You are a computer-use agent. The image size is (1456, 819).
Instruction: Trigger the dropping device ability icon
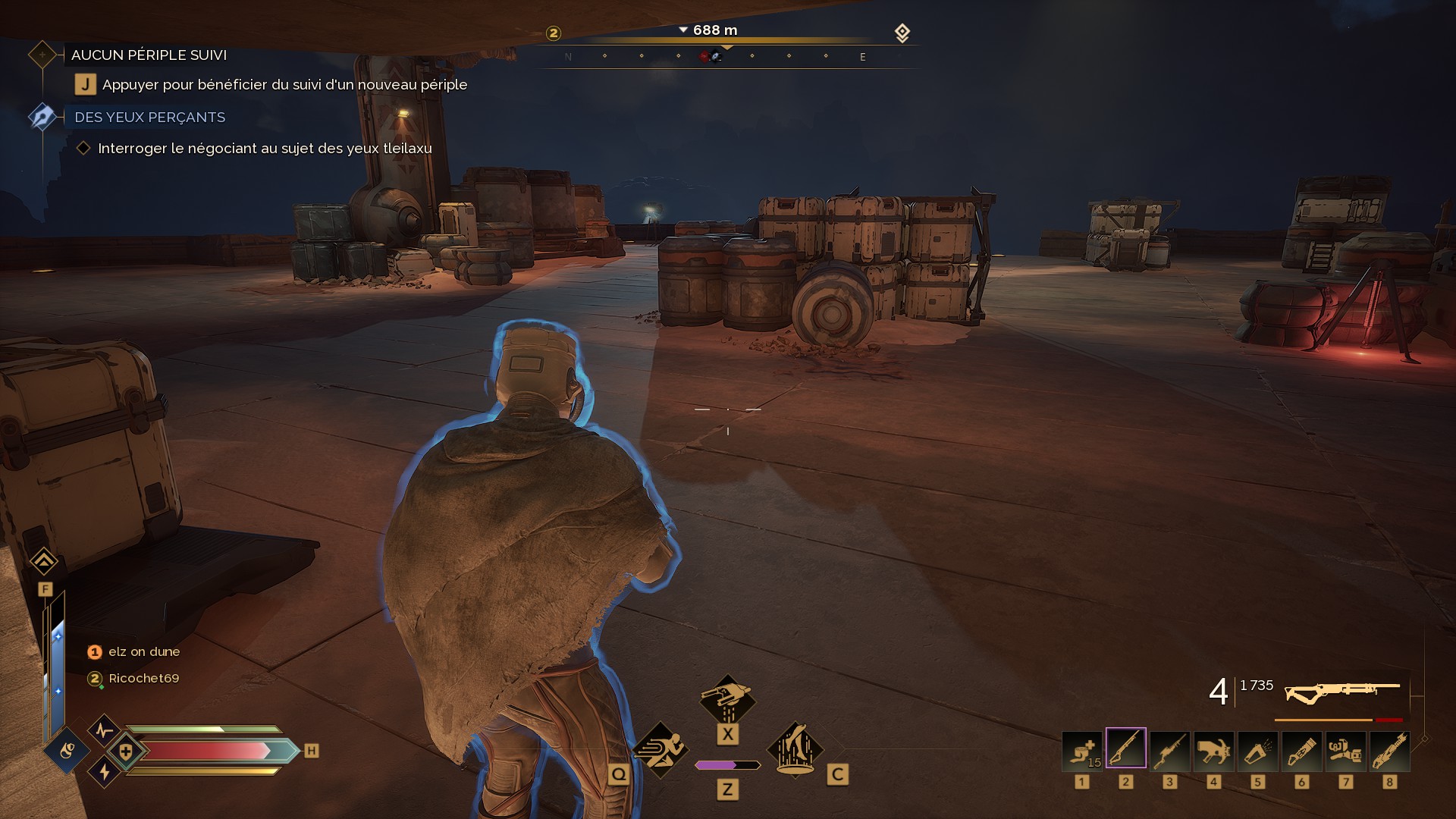[727, 698]
